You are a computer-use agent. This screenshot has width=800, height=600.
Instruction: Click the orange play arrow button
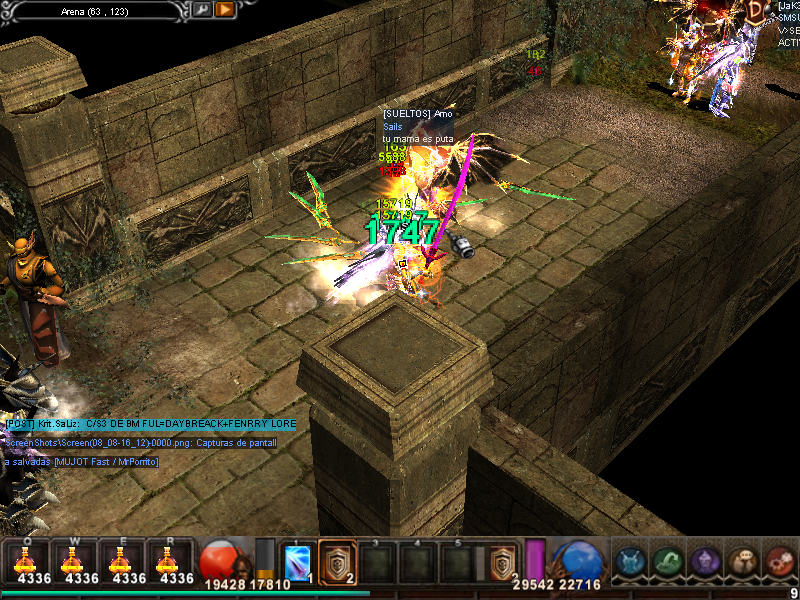(x=225, y=9)
